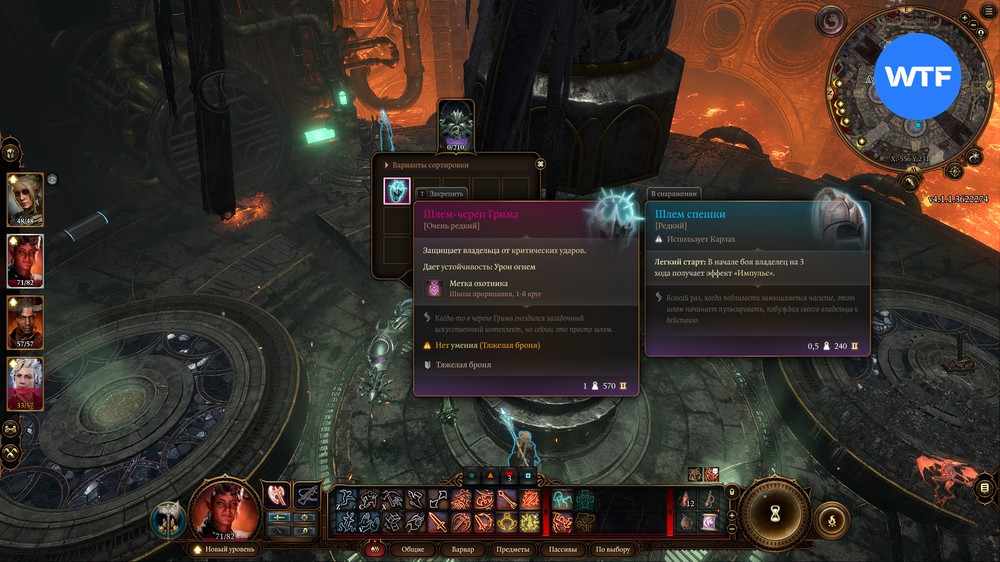The width and height of the screenshot is (1000, 562).
Task: Open the По выбору custom hotbar tab
Action: pos(613,549)
